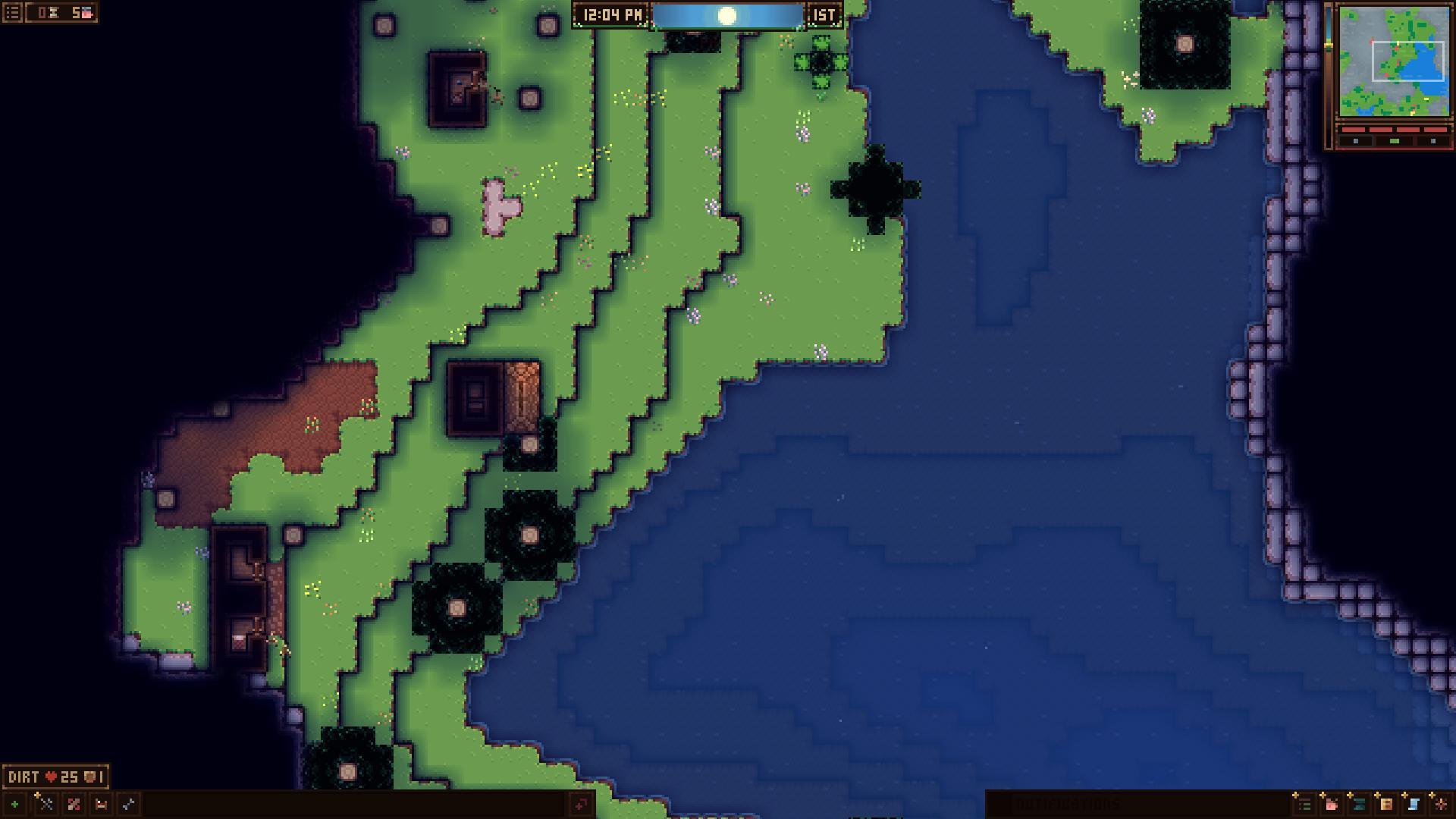
Task: Open the bed furniture tool
Action: tap(102, 804)
